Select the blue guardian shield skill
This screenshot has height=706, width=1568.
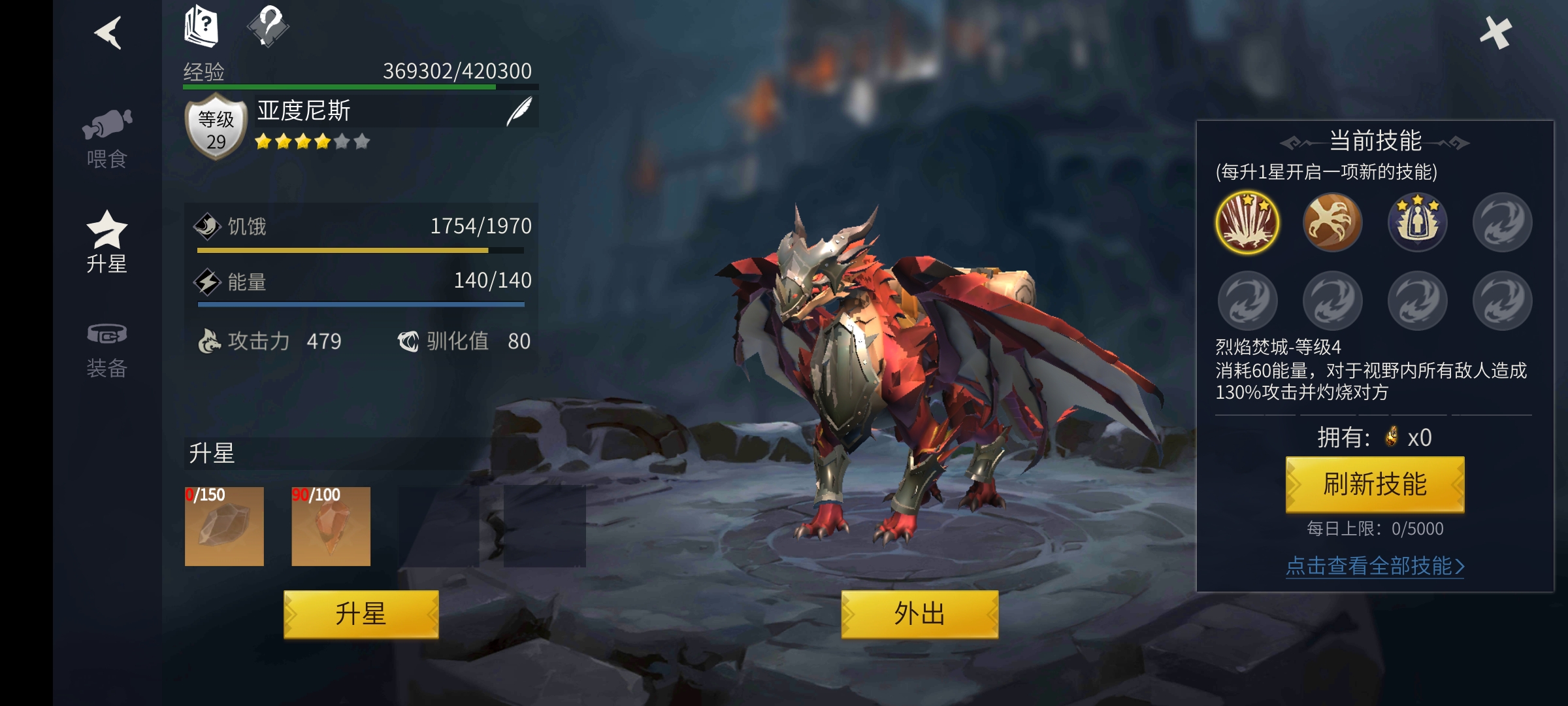click(1417, 222)
